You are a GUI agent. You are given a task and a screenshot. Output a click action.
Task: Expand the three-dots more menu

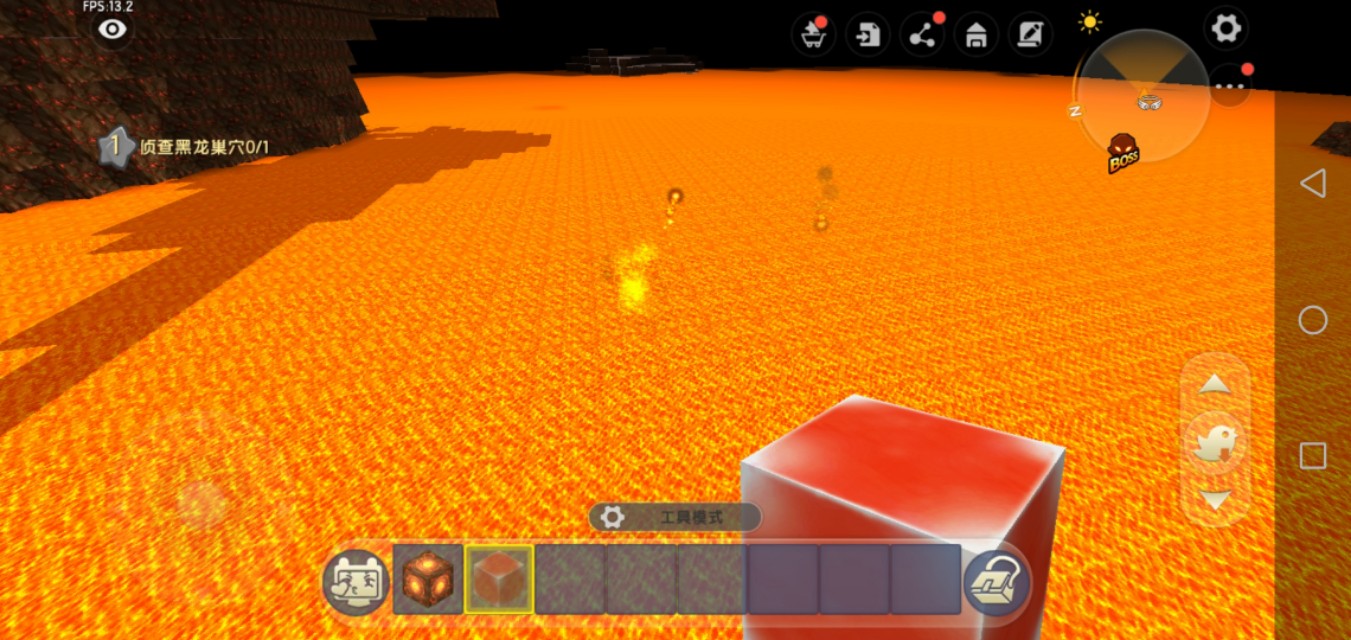[x=1229, y=87]
